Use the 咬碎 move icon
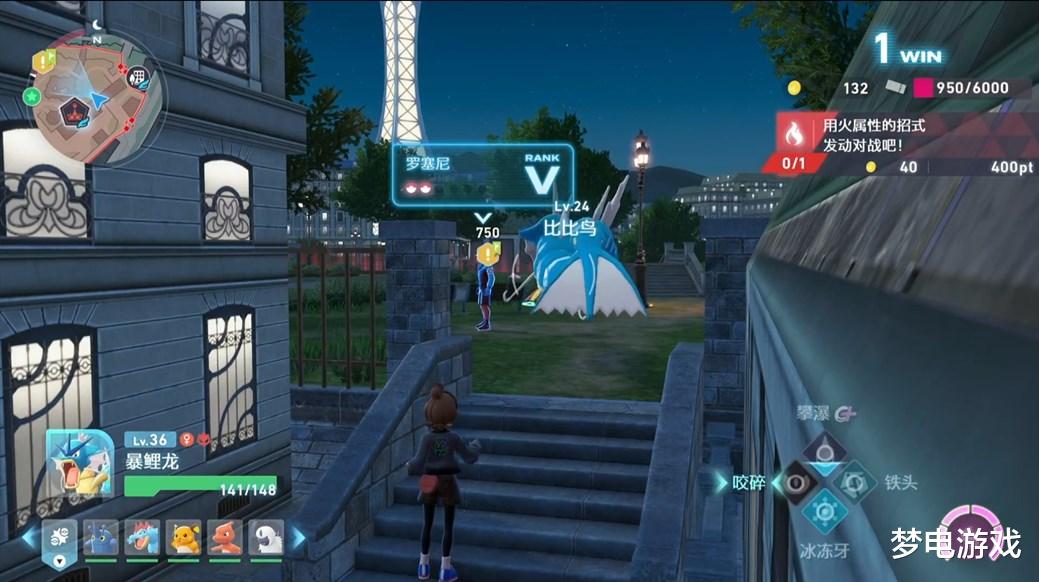 797,482
